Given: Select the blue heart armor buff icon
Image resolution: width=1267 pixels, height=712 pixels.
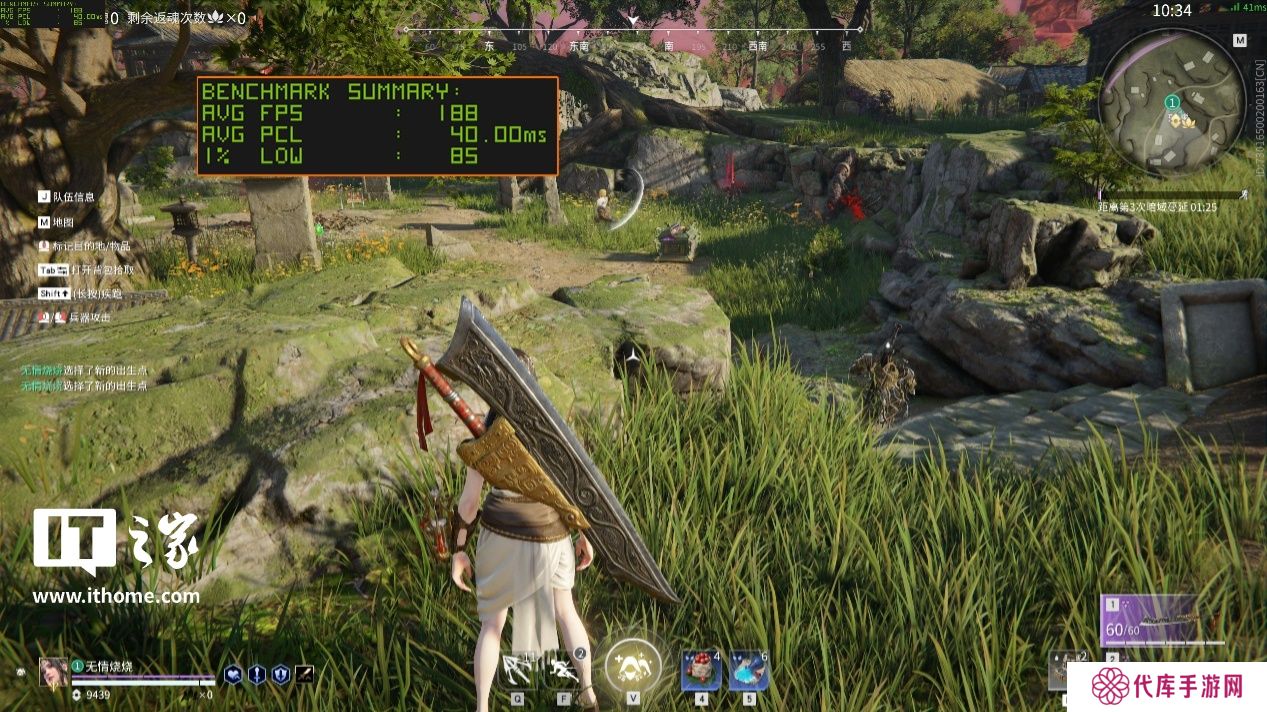Looking at the screenshot, I should click(x=232, y=676).
